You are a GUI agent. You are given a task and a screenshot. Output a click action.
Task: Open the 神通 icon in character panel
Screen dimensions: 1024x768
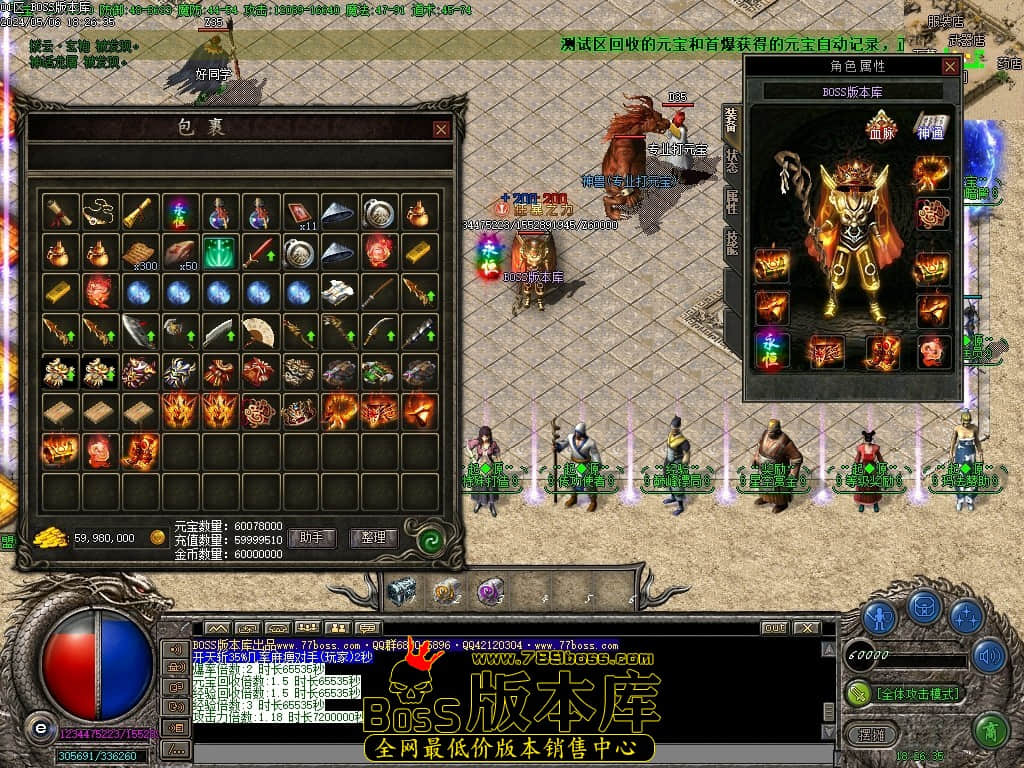pyautogui.click(x=930, y=129)
